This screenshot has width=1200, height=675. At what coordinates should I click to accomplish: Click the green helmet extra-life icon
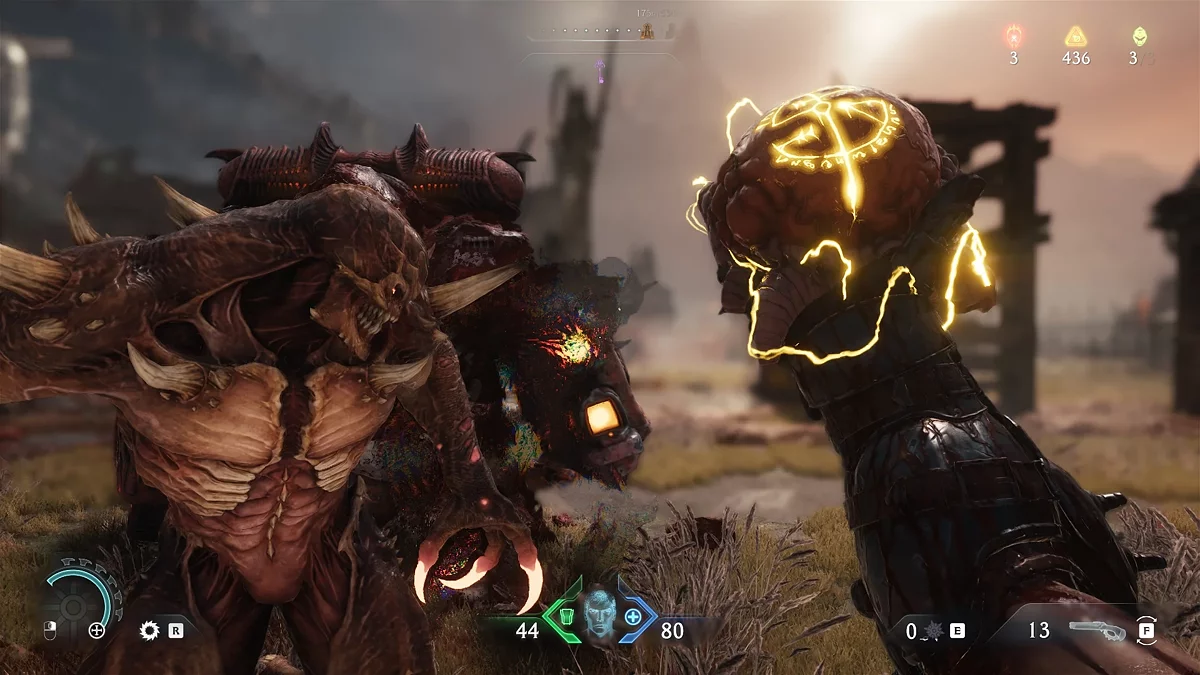tap(1138, 37)
